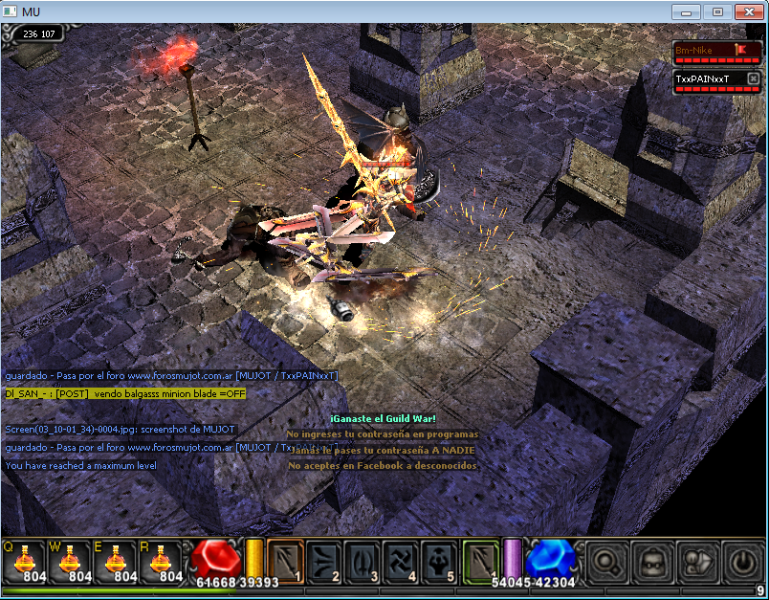Select skill slot 5 on the hotbar

[441, 561]
